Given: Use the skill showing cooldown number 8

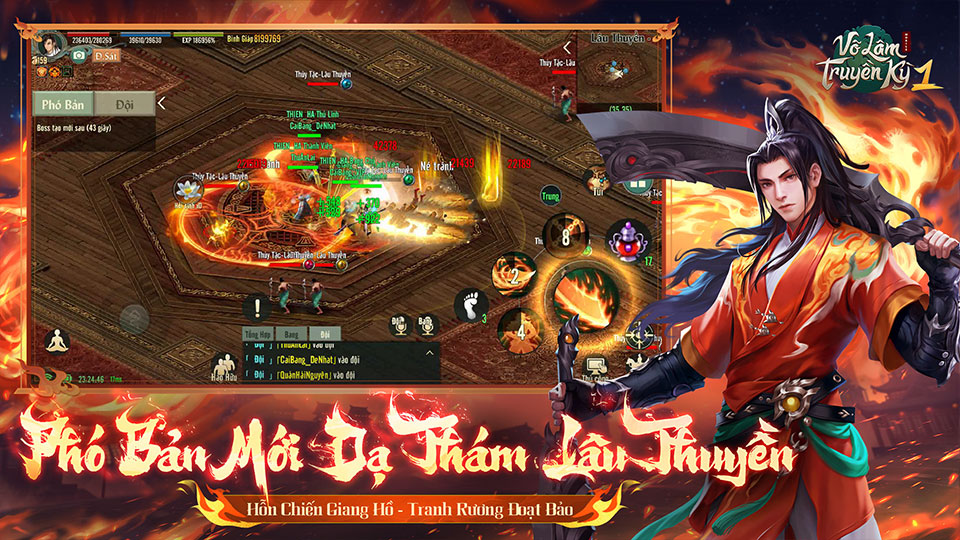Looking at the screenshot, I should tap(565, 238).
